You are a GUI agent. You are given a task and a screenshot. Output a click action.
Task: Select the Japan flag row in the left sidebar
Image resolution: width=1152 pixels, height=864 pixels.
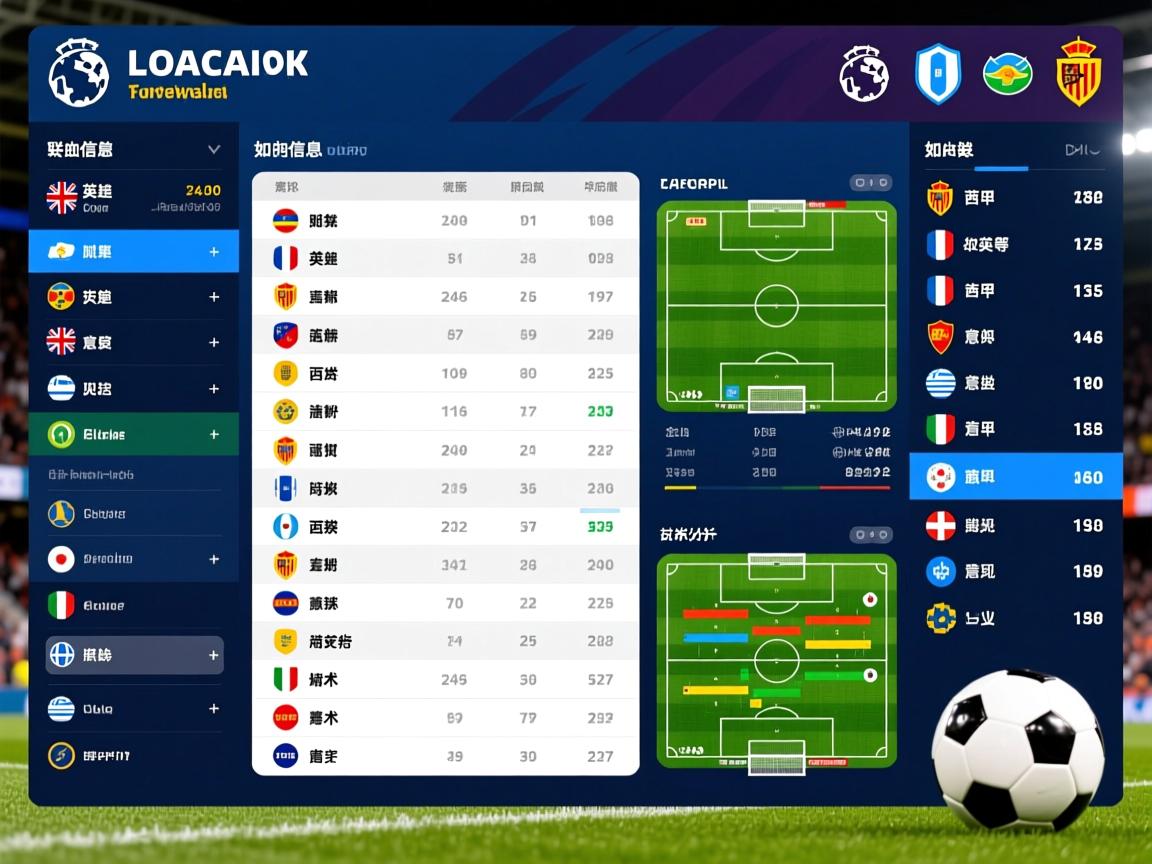click(133, 559)
